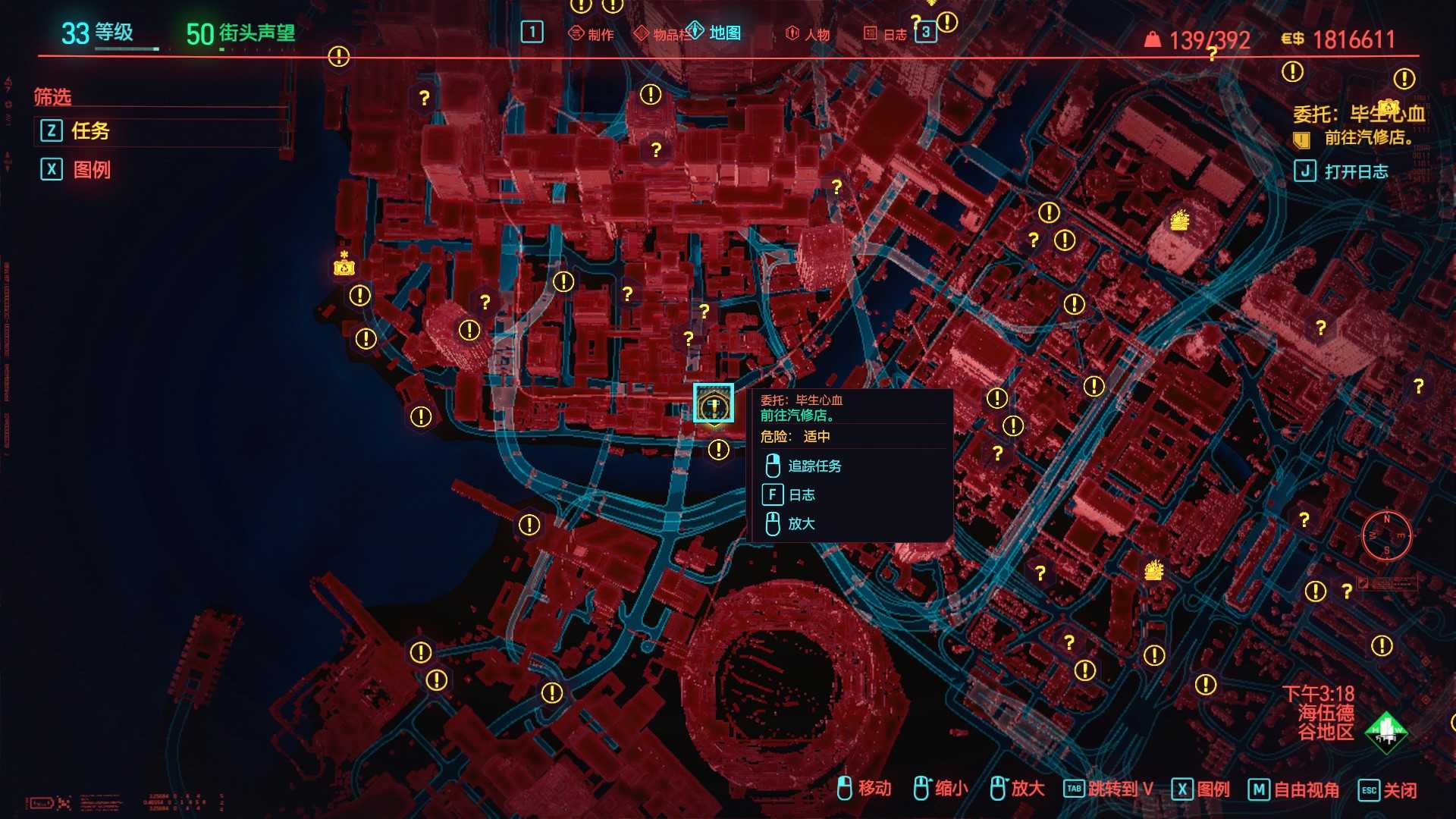Select the 地图 map tab
This screenshot has width=1456, height=819.
click(715, 33)
